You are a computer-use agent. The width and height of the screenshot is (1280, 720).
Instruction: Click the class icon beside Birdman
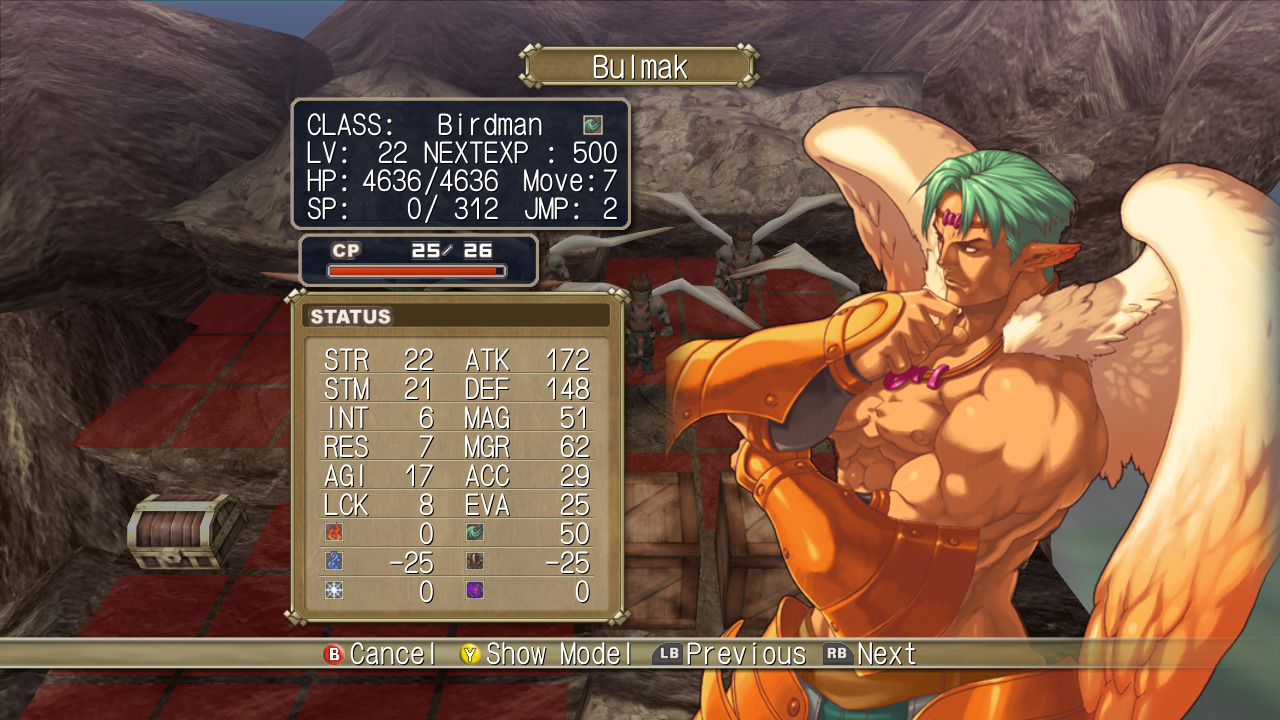pyautogui.click(x=594, y=126)
